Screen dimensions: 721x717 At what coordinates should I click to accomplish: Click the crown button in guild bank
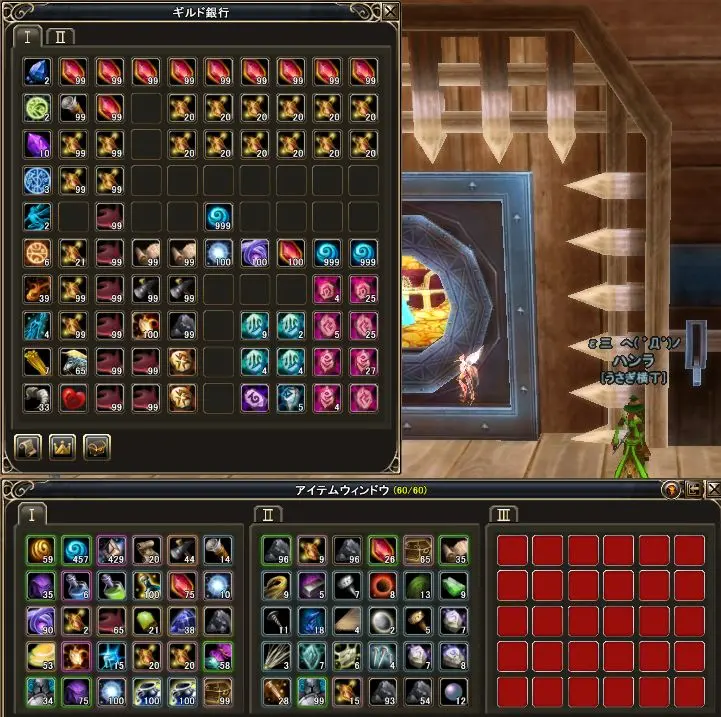click(x=62, y=446)
